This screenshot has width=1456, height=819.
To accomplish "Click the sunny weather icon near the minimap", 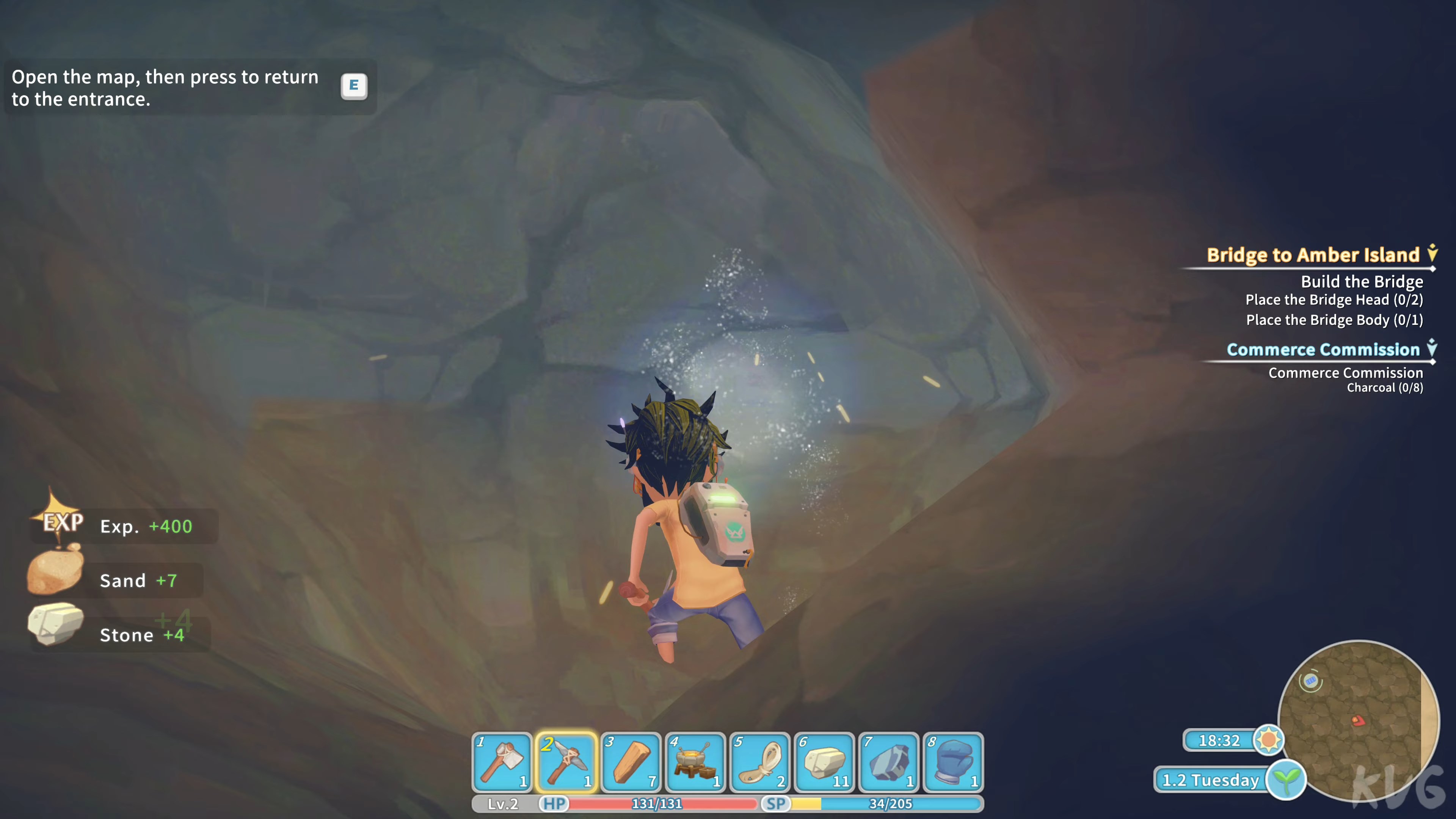I will [1269, 741].
